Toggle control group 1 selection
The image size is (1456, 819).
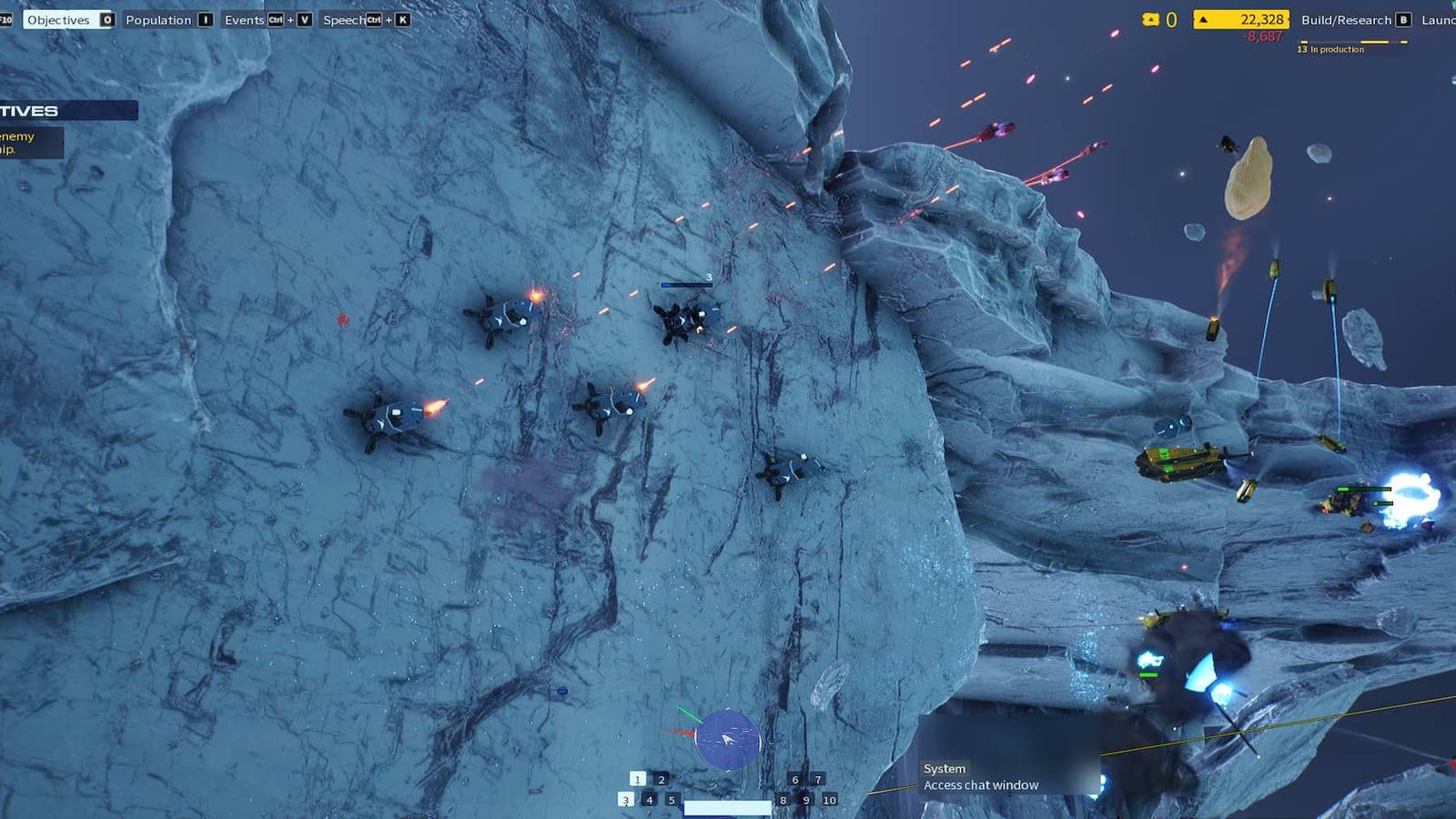(x=637, y=780)
